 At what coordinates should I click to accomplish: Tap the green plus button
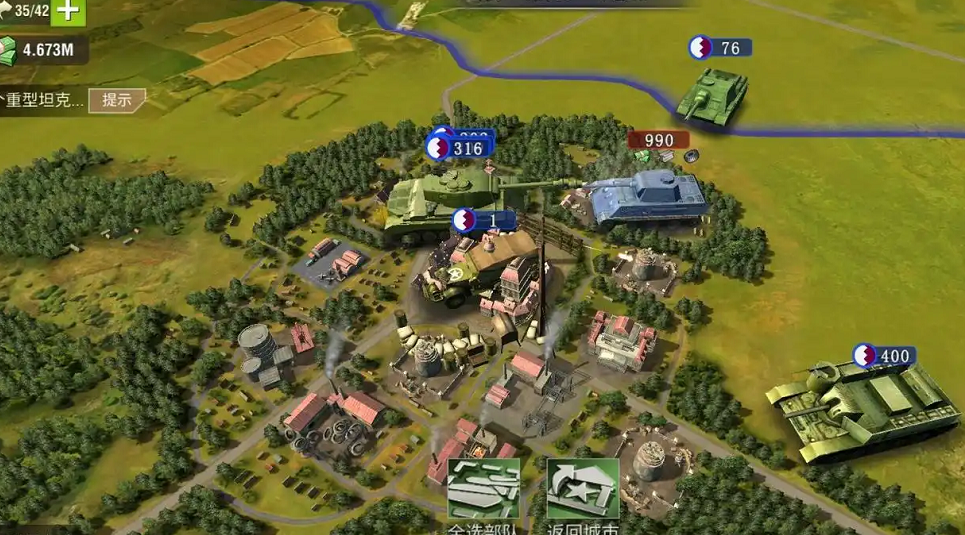[68, 11]
